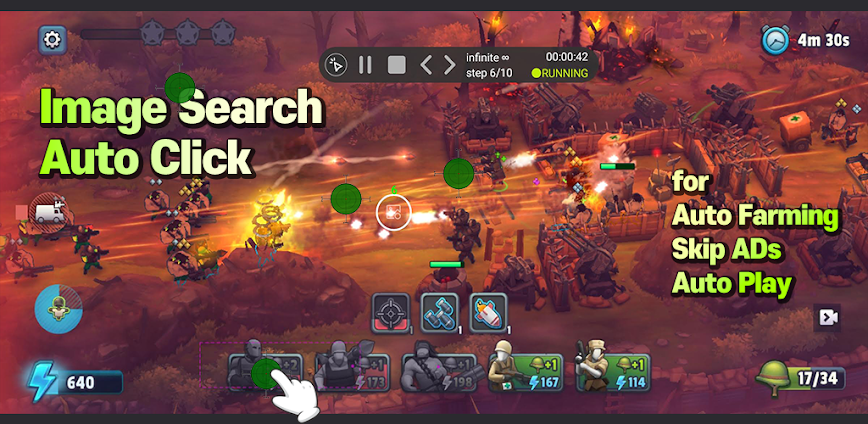The width and height of the screenshot is (868, 424).
Task: Stop the running macro
Action: (396, 65)
